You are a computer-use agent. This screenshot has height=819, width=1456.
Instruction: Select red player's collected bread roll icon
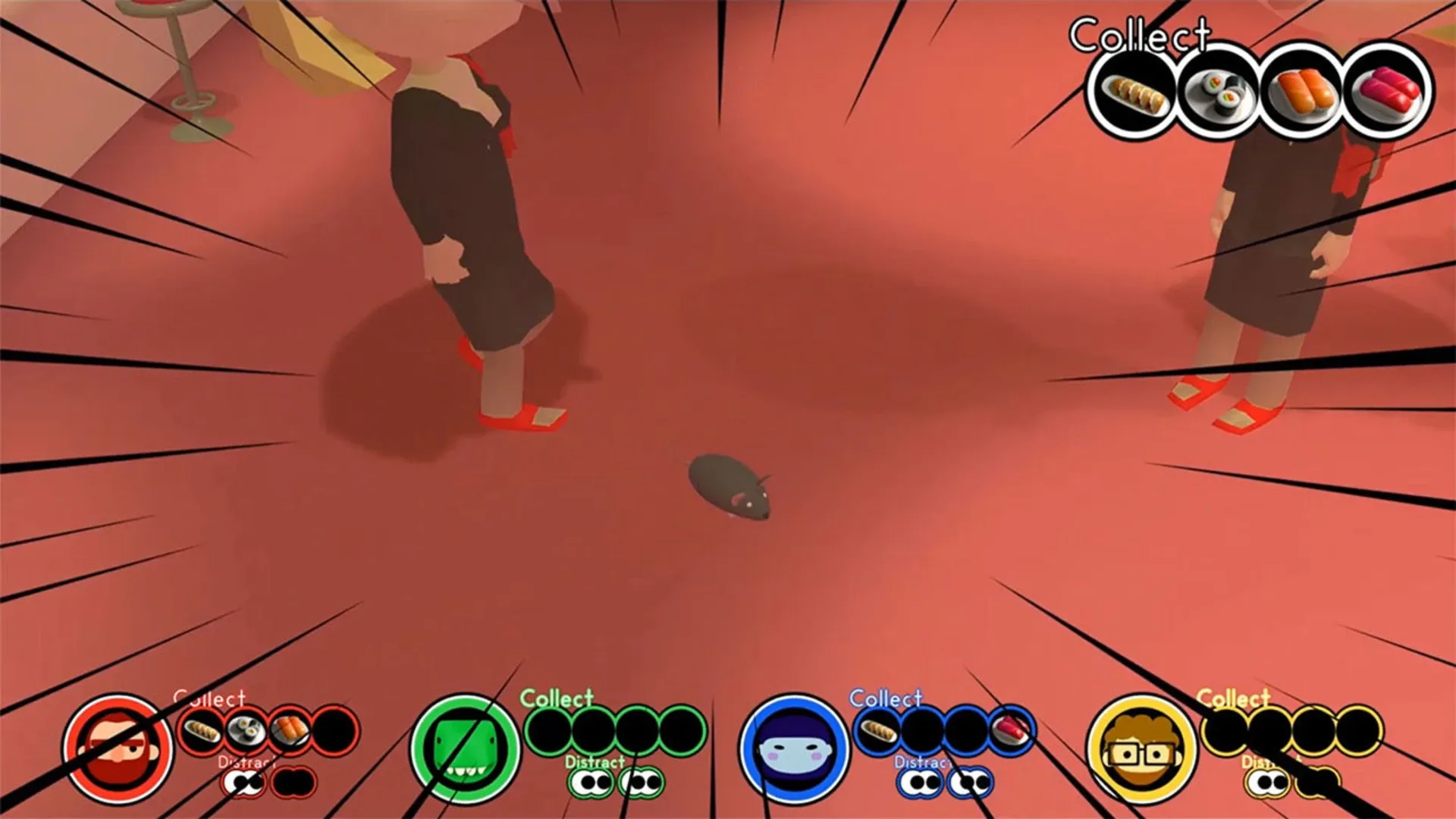point(200,730)
